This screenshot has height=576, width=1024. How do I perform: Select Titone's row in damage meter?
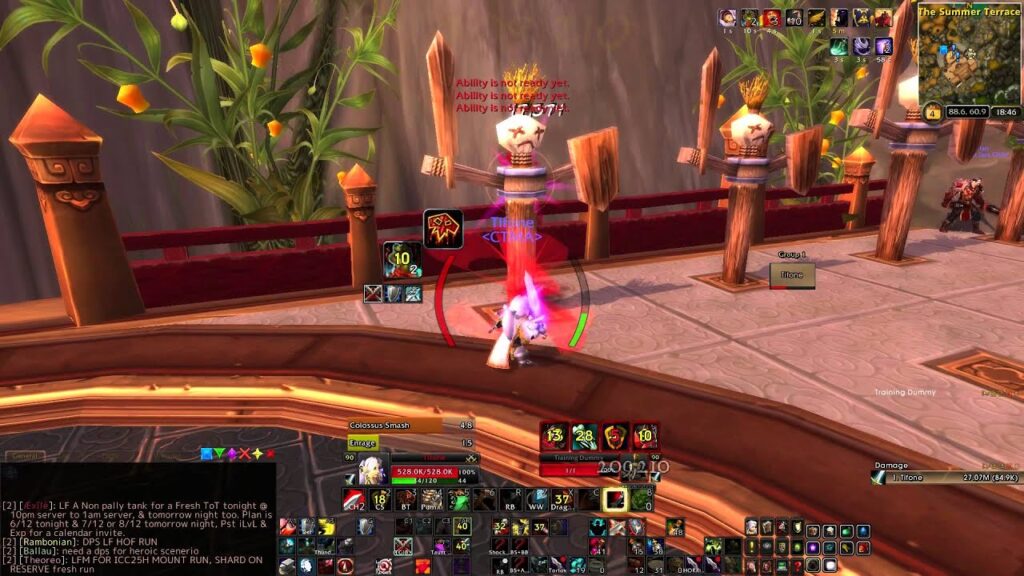pyautogui.click(x=947, y=478)
